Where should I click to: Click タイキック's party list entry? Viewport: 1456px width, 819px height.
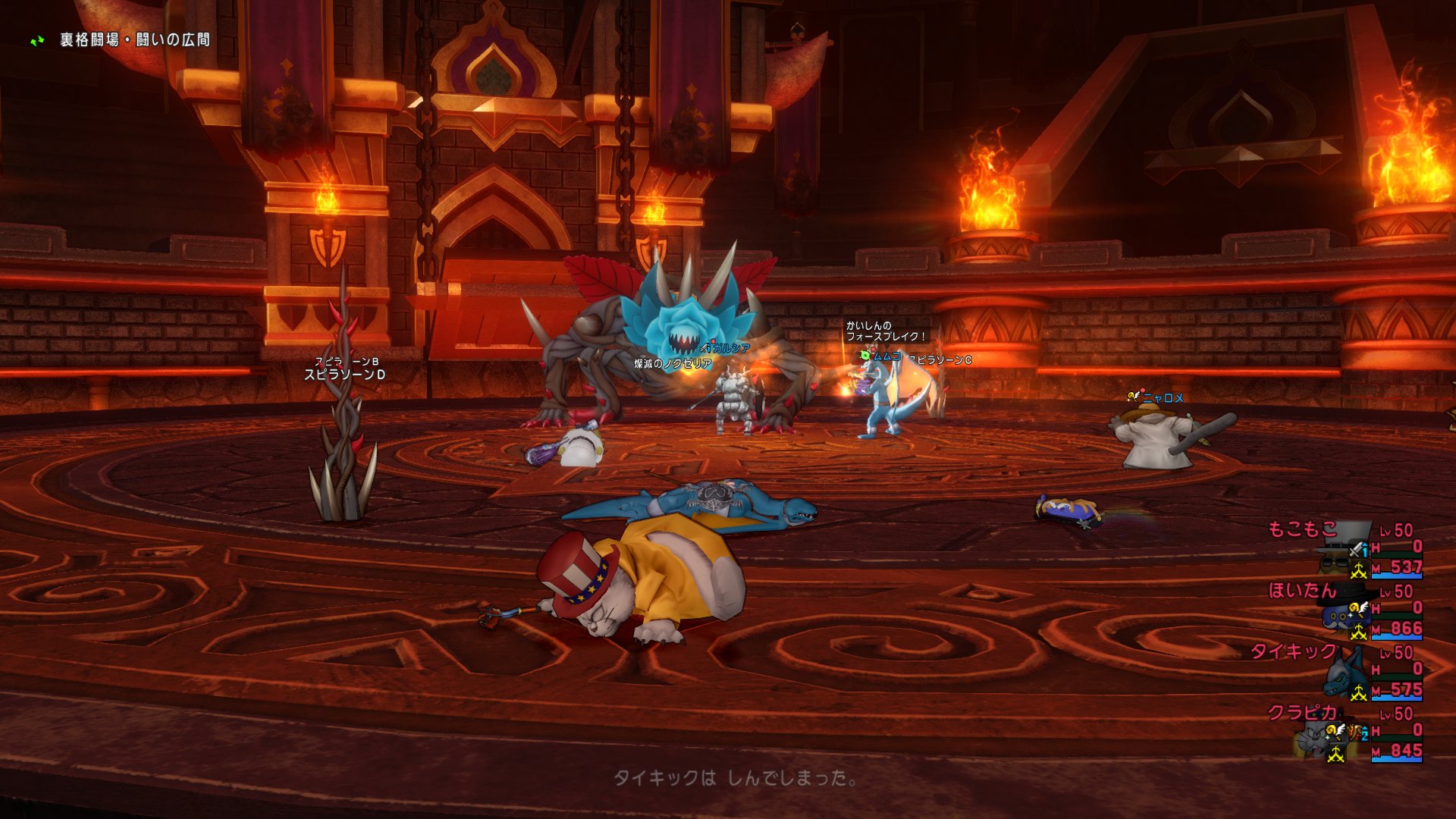(x=1294, y=651)
